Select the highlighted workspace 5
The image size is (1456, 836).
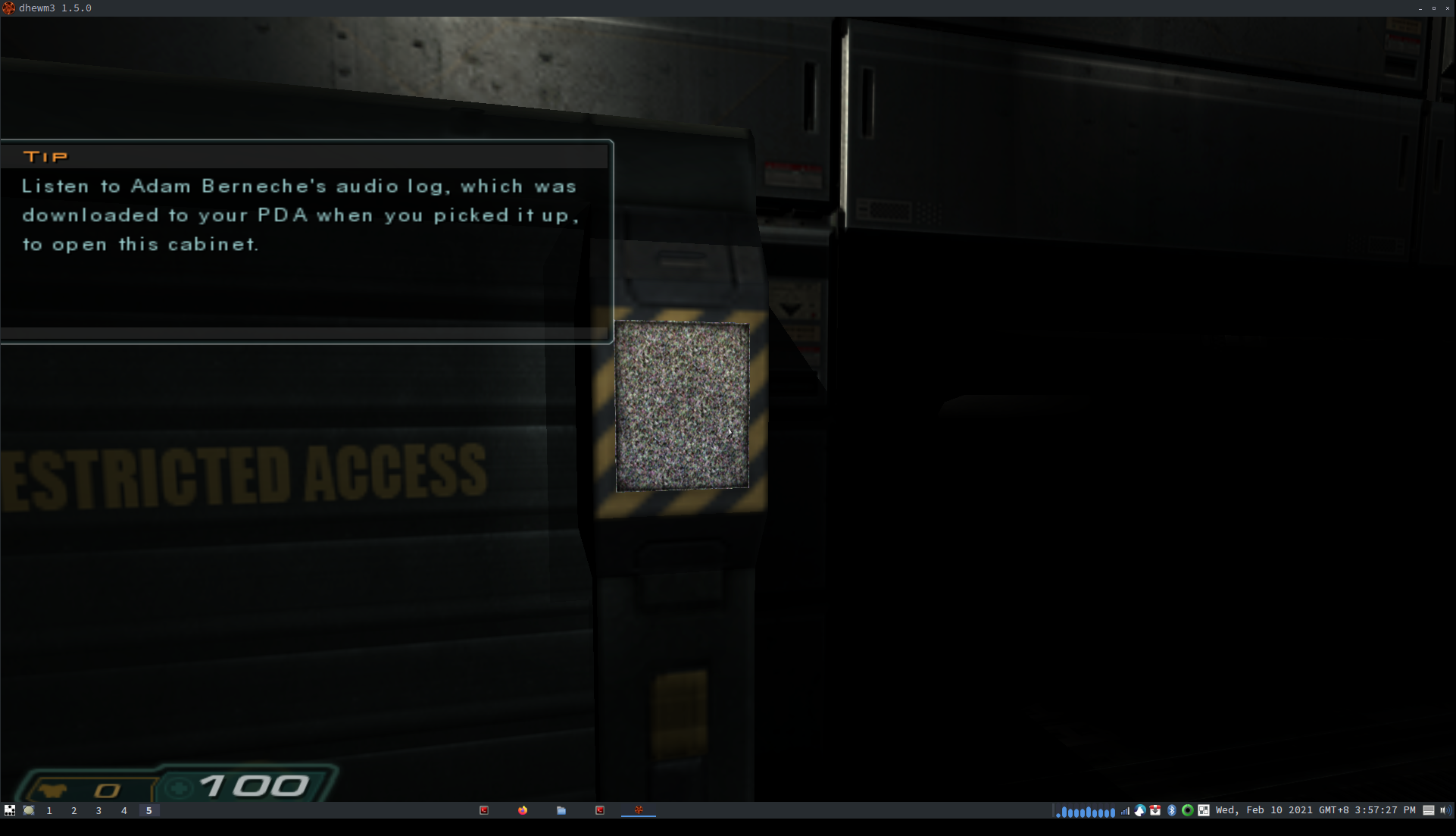pos(148,810)
